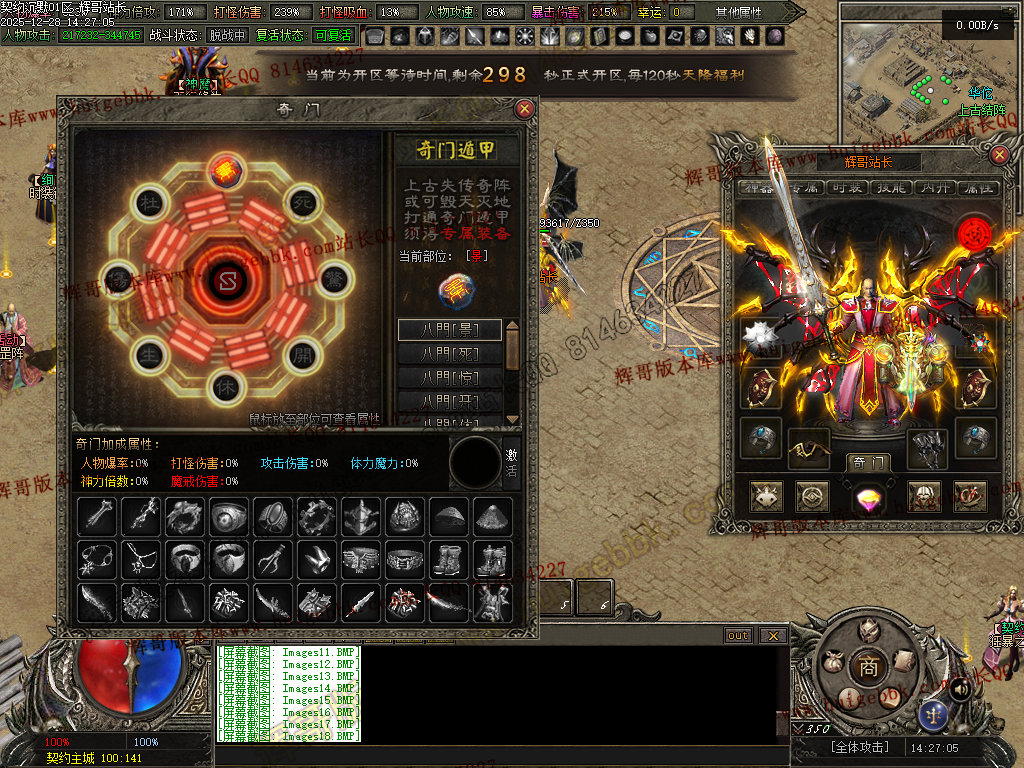Open the 技能 skills tab
This screenshot has width=1024, height=768.
tap(890, 188)
